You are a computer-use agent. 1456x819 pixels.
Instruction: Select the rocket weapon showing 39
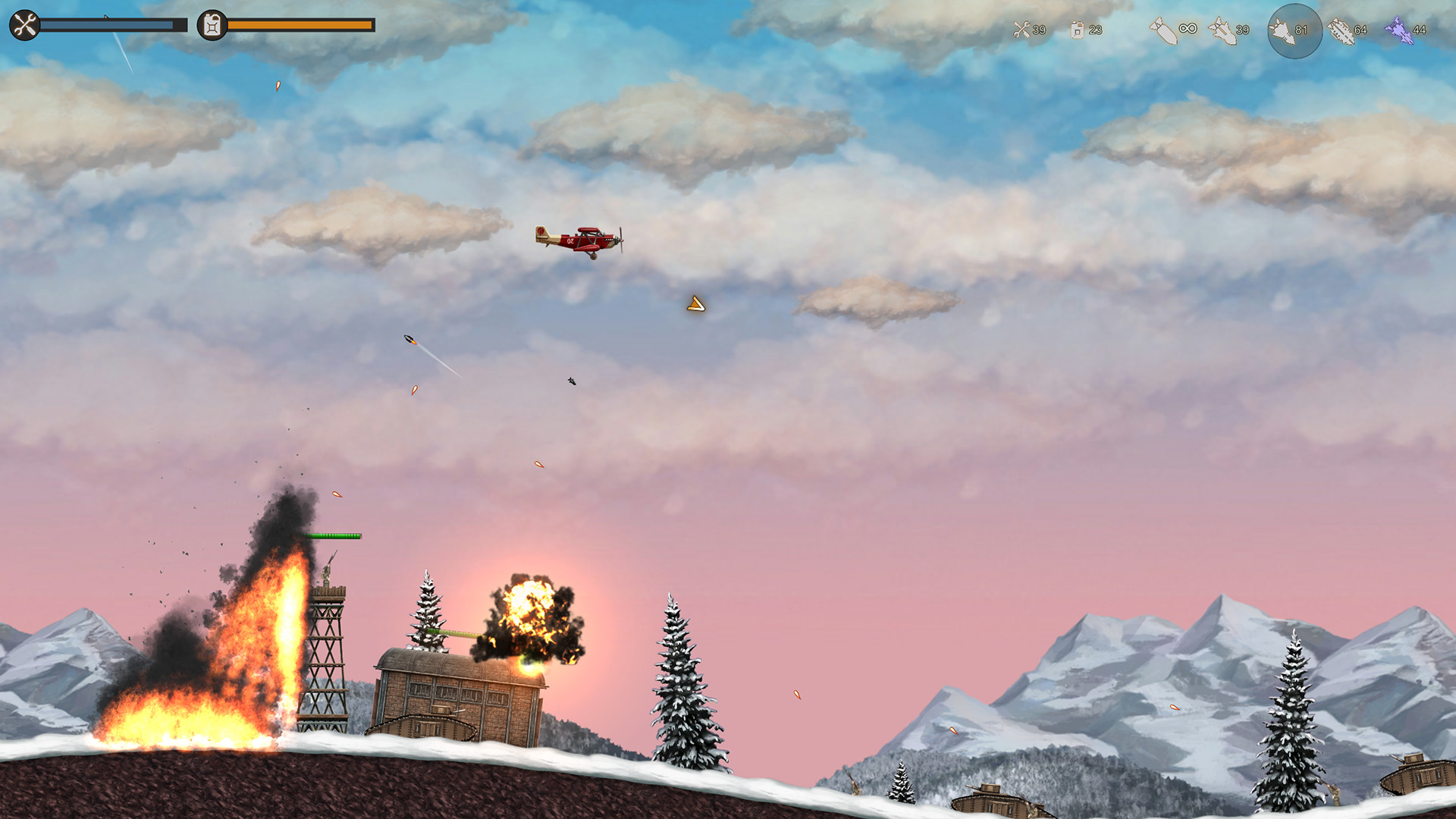[x=1222, y=30]
